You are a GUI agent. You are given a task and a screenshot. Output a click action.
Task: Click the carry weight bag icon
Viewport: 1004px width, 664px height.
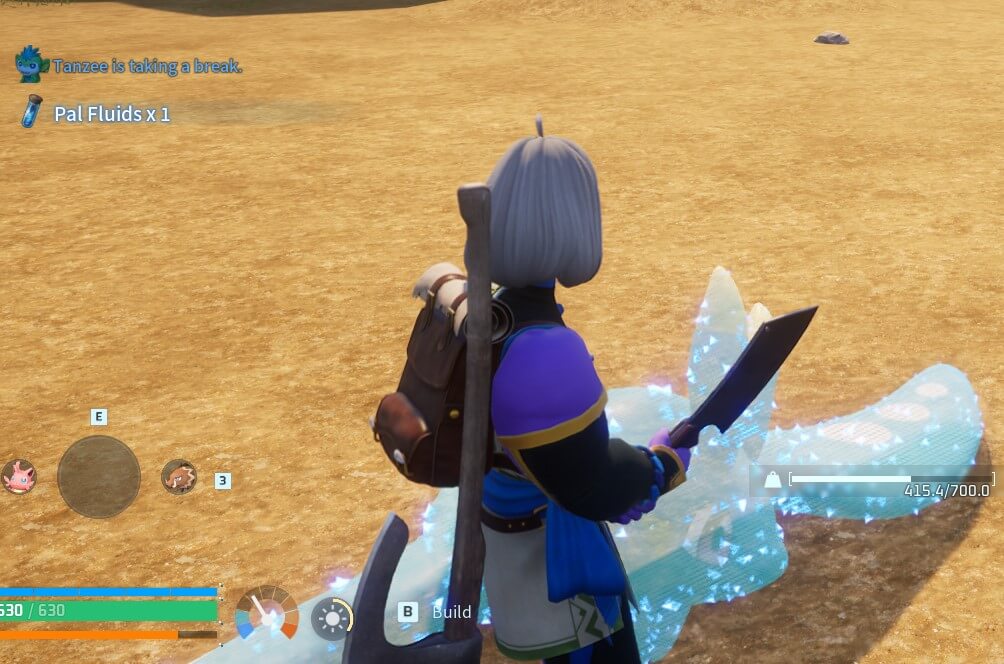[773, 481]
